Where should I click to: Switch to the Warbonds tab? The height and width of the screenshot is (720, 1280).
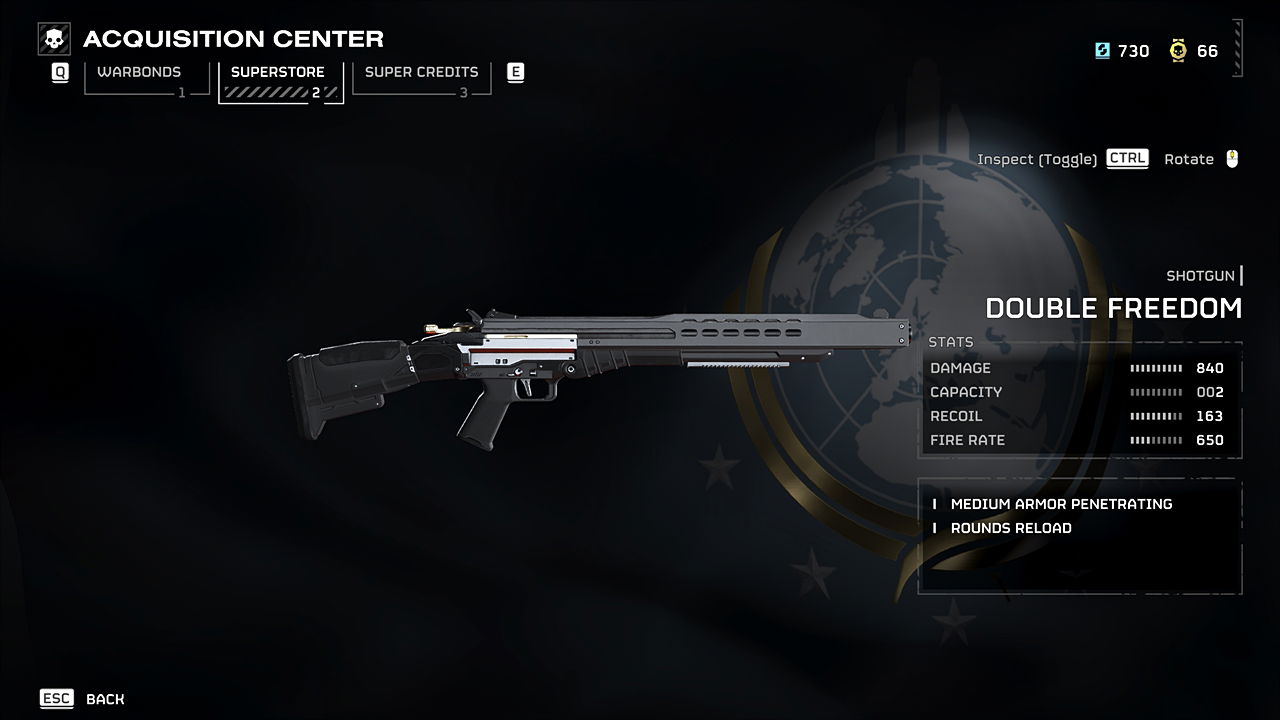(140, 76)
